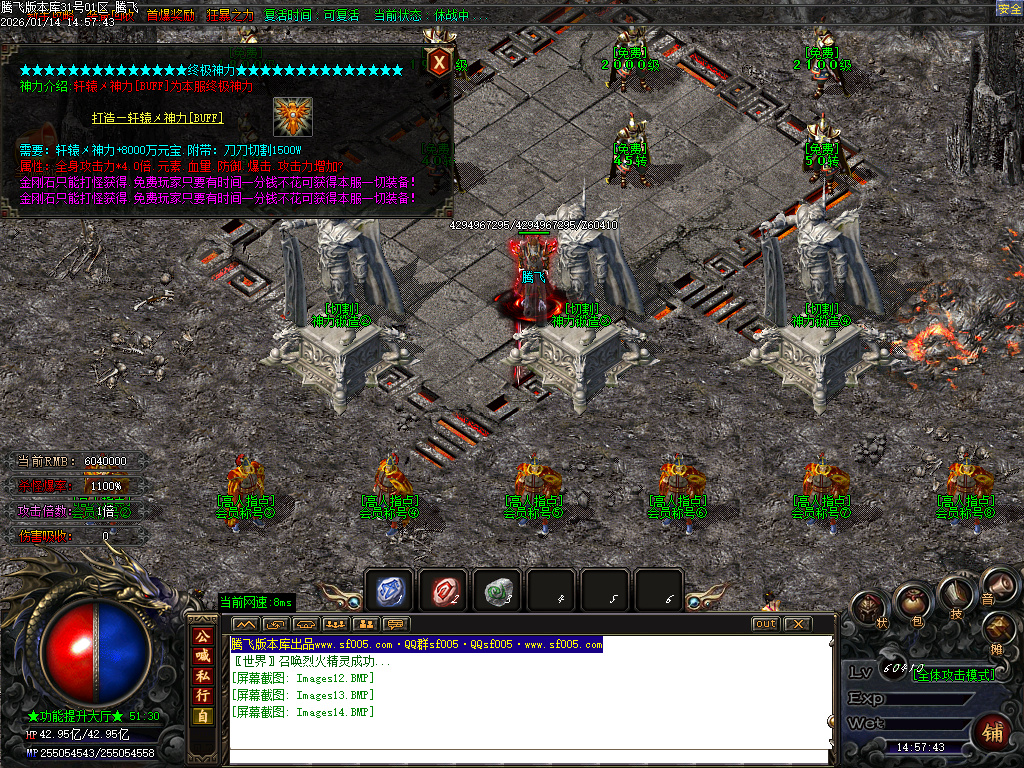Use the red stone in hotbar slot 2

coord(442,591)
